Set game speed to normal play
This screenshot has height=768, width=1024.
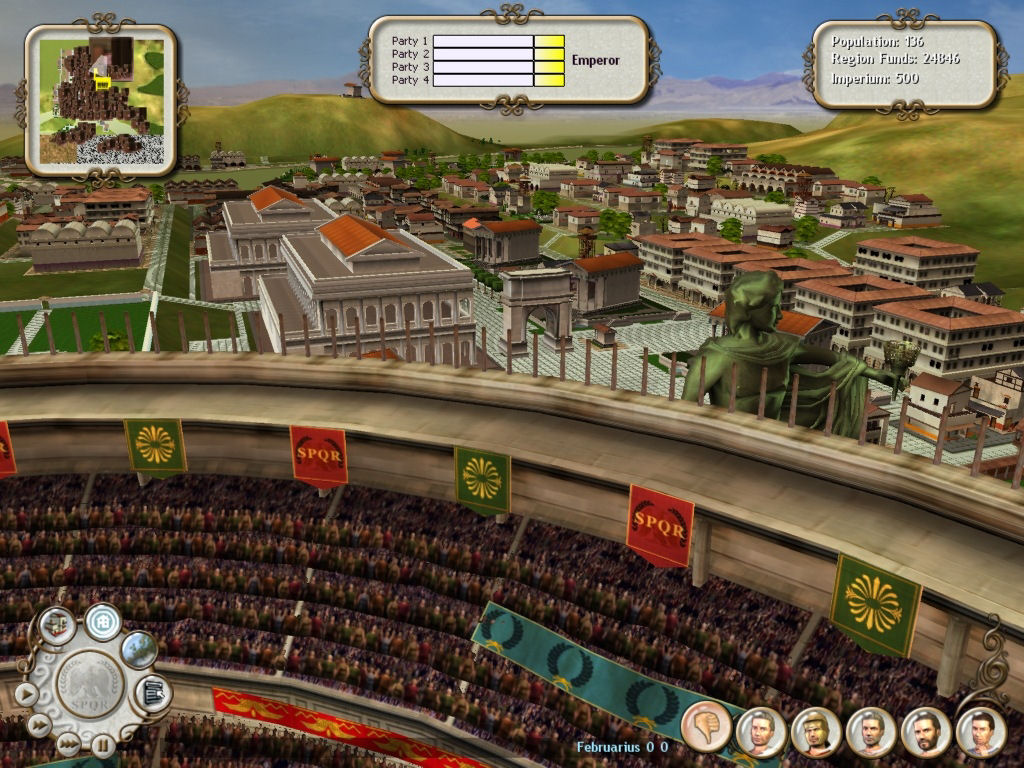pos(26,693)
